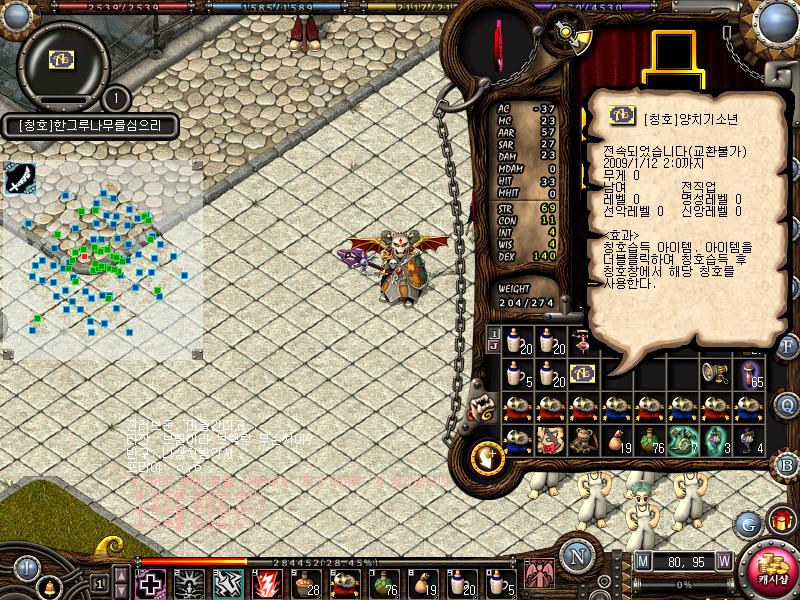Select the red potion stack of 65

click(751, 374)
